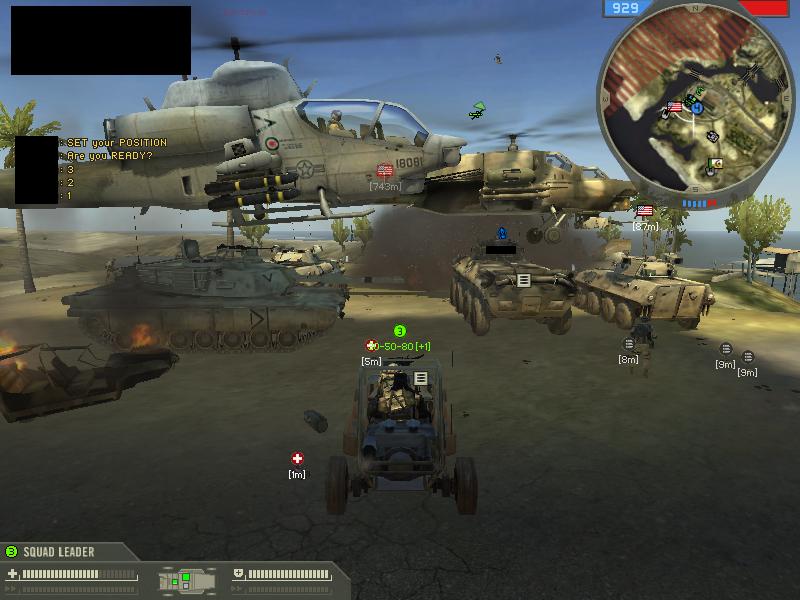Click the blue player arrow on the minimap
Image resolution: width=800 pixels, height=600 pixels.
(697, 107)
